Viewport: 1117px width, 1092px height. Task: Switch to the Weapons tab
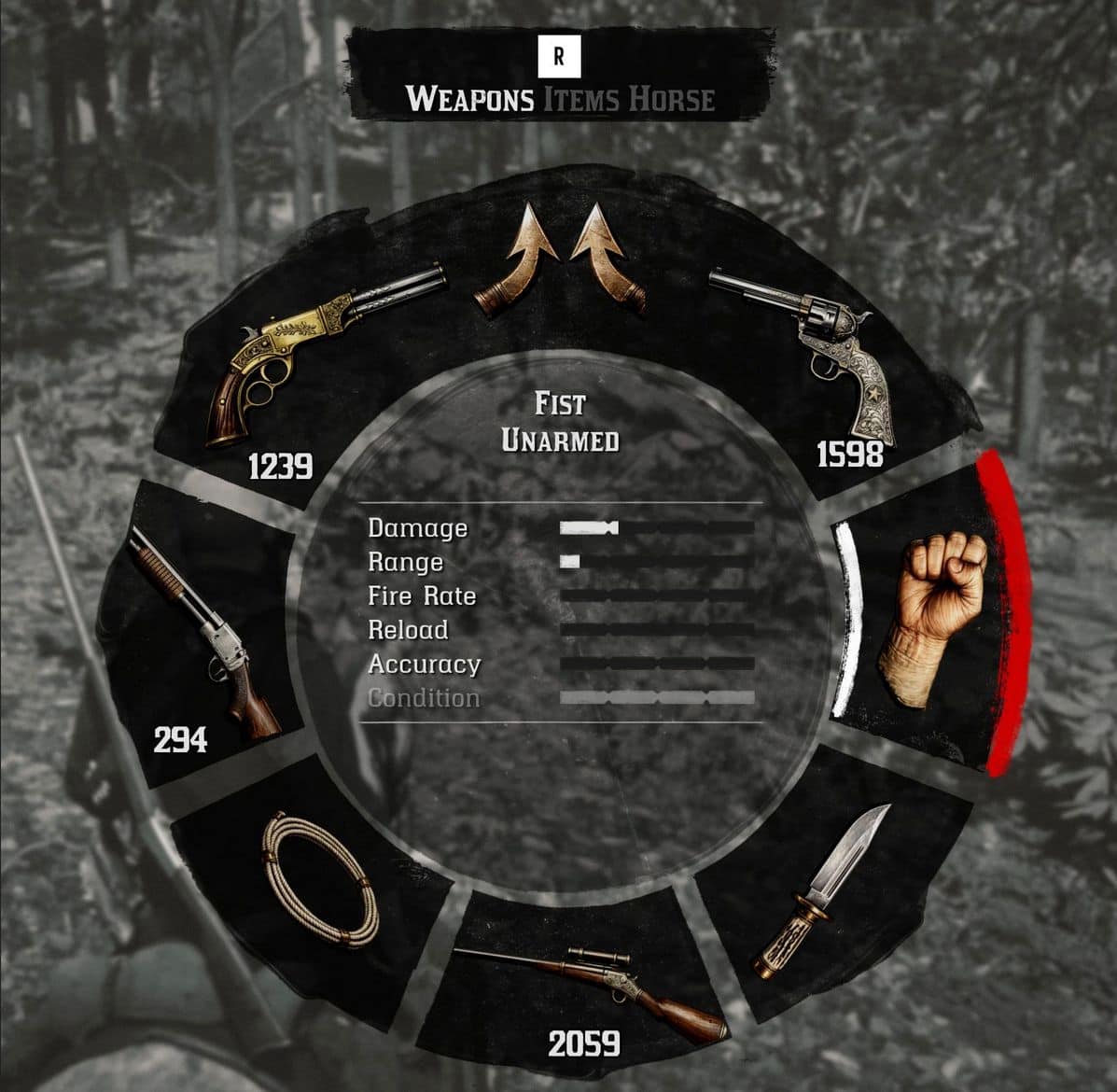[469, 99]
